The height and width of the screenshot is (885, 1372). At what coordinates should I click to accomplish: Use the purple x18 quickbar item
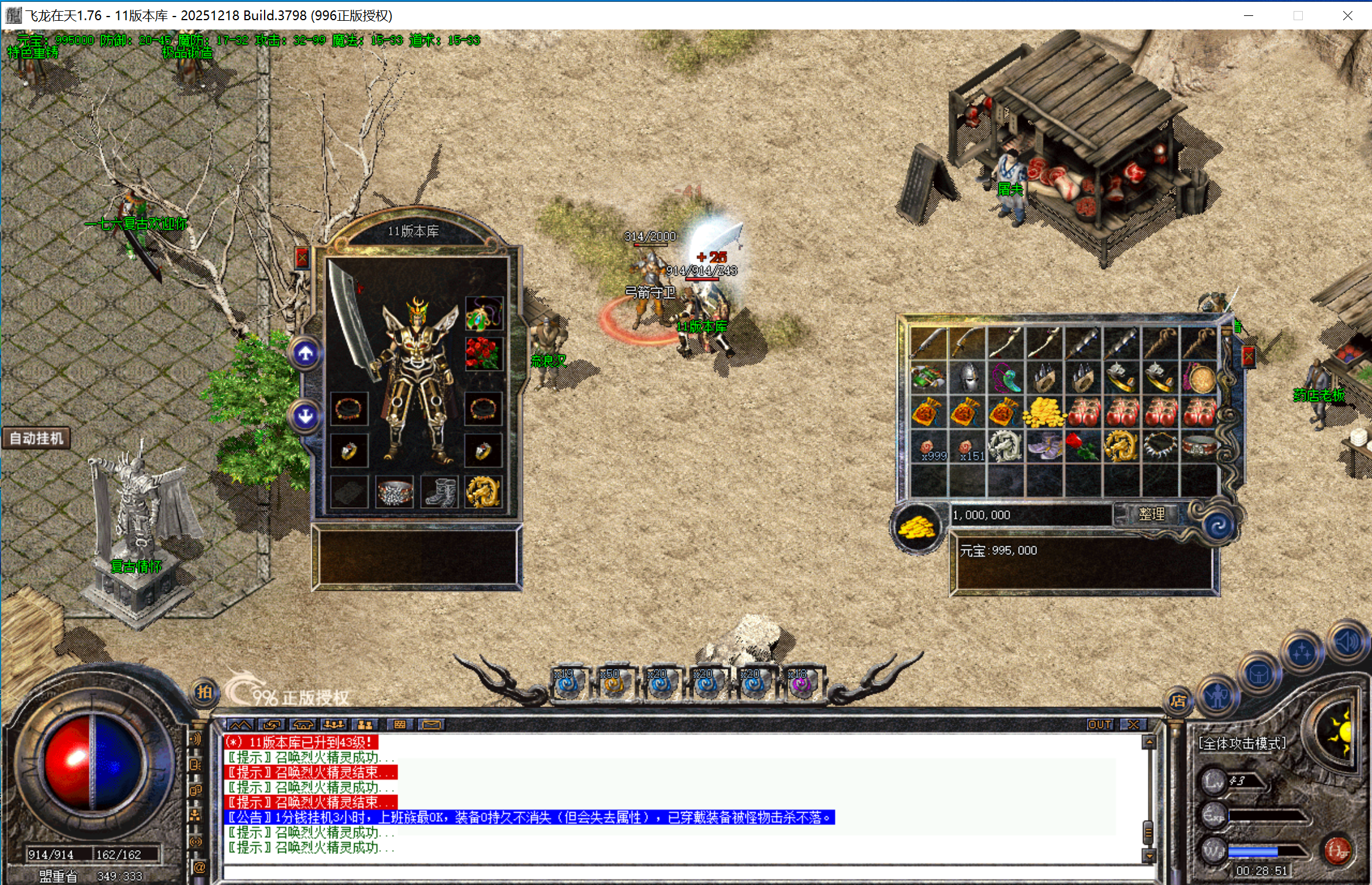tap(801, 683)
